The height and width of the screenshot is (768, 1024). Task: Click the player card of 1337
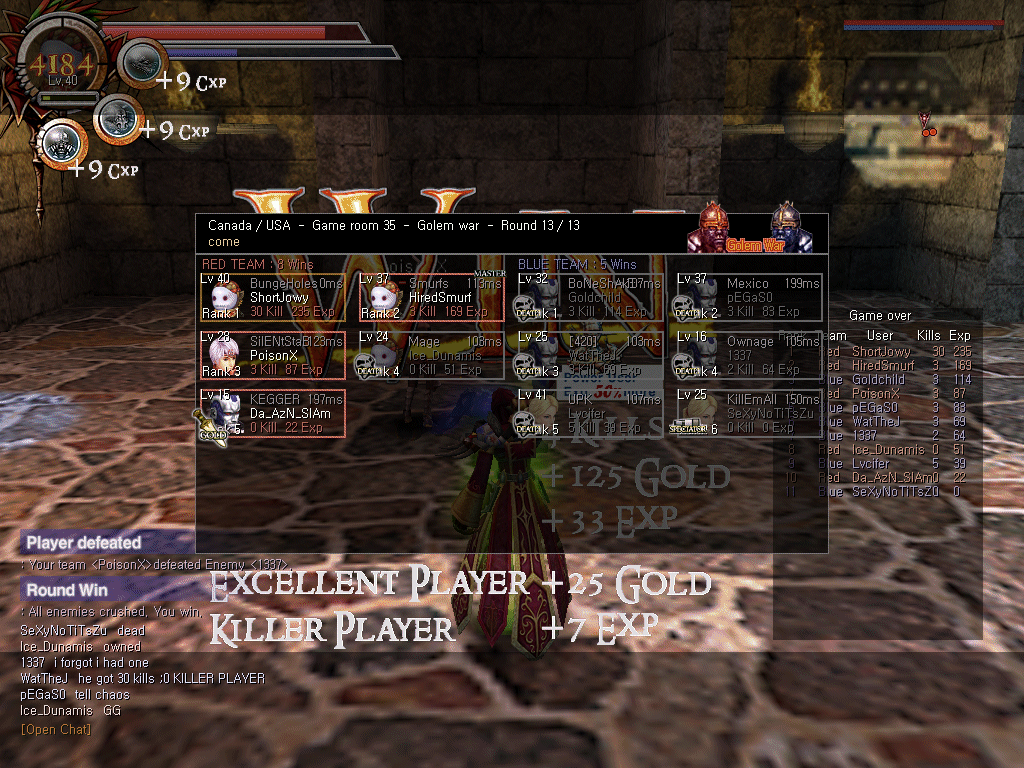pos(748,355)
